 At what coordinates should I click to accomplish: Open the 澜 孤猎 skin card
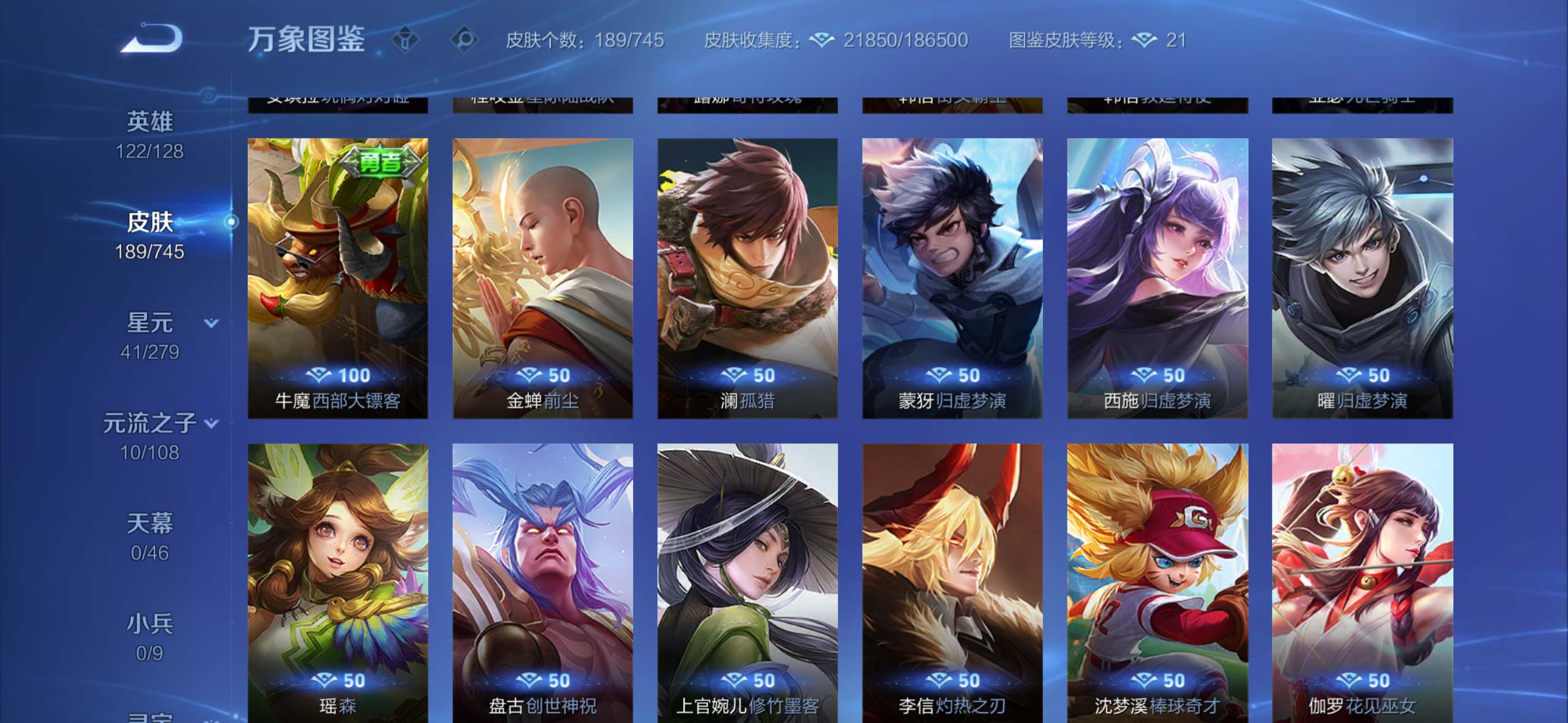[x=747, y=278]
